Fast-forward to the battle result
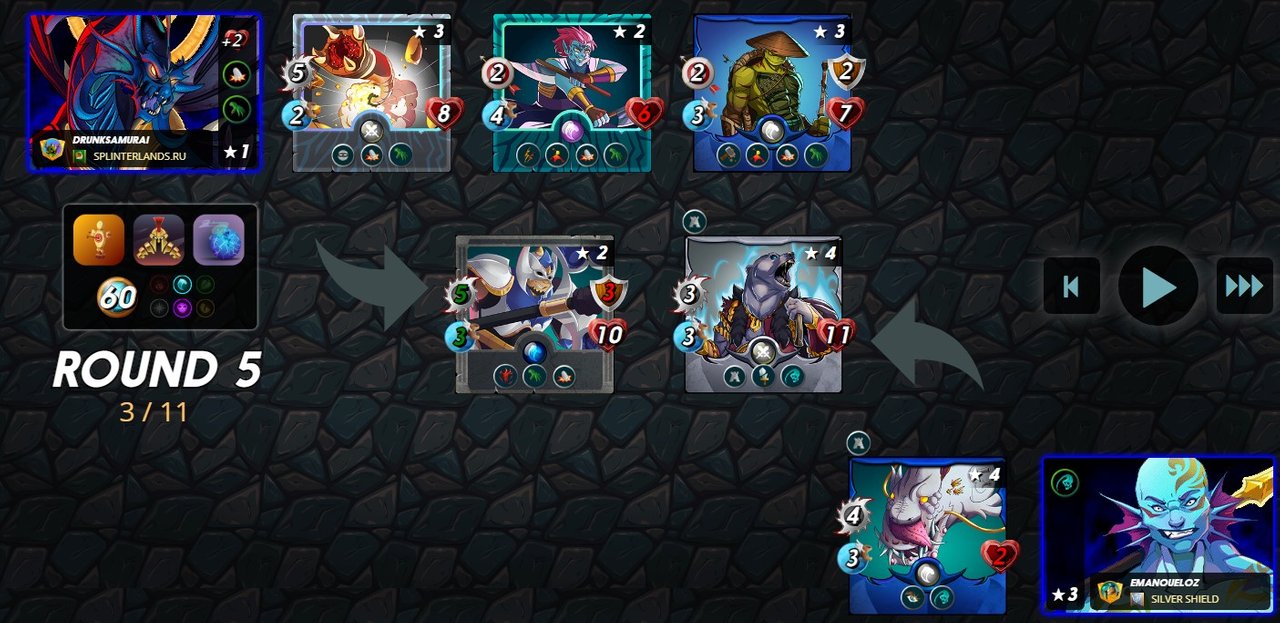Viewport: 1280px width, 623px height. [x=1244, y=286]
